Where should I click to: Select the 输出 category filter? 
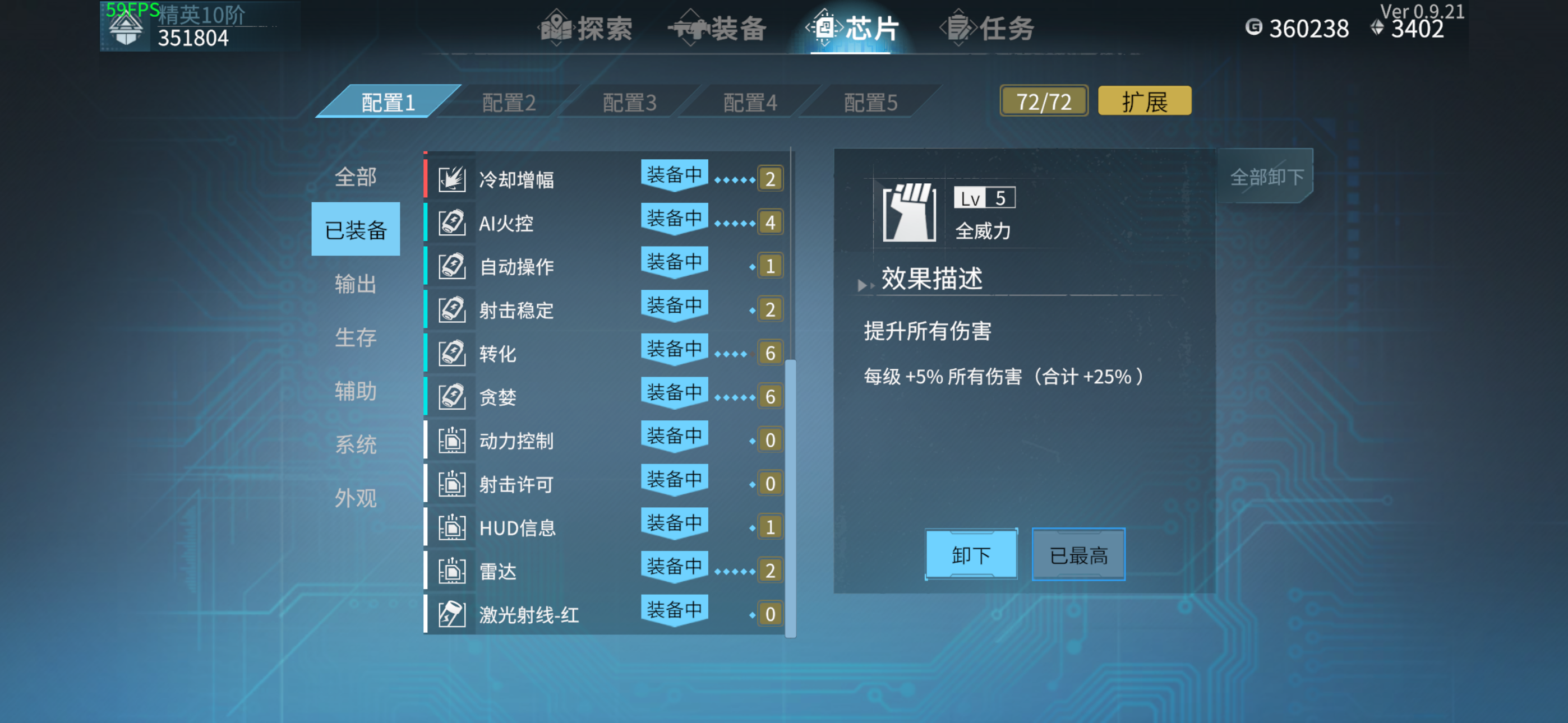(355, 282)
